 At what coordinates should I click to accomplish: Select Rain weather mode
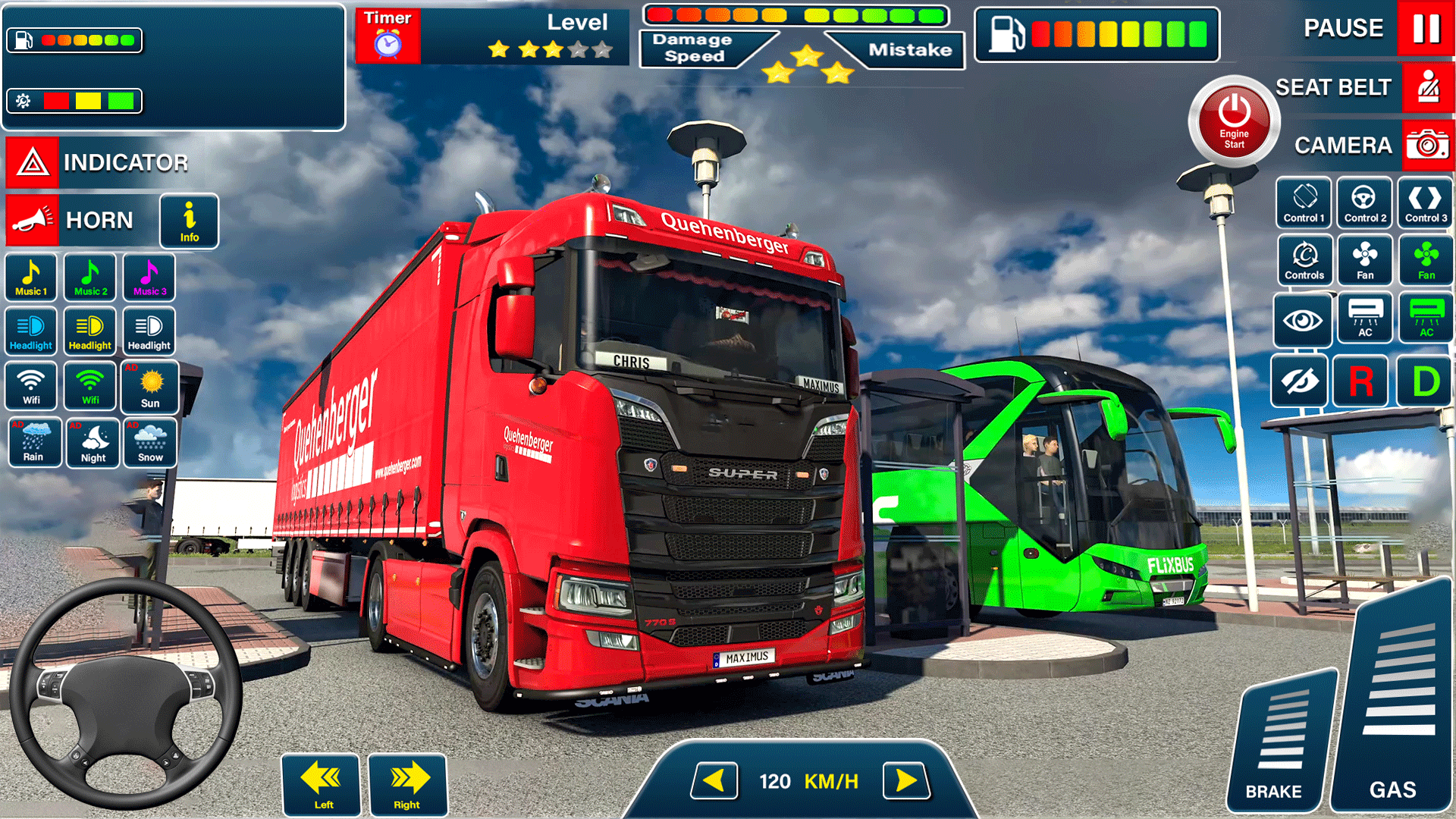(34, 443)
